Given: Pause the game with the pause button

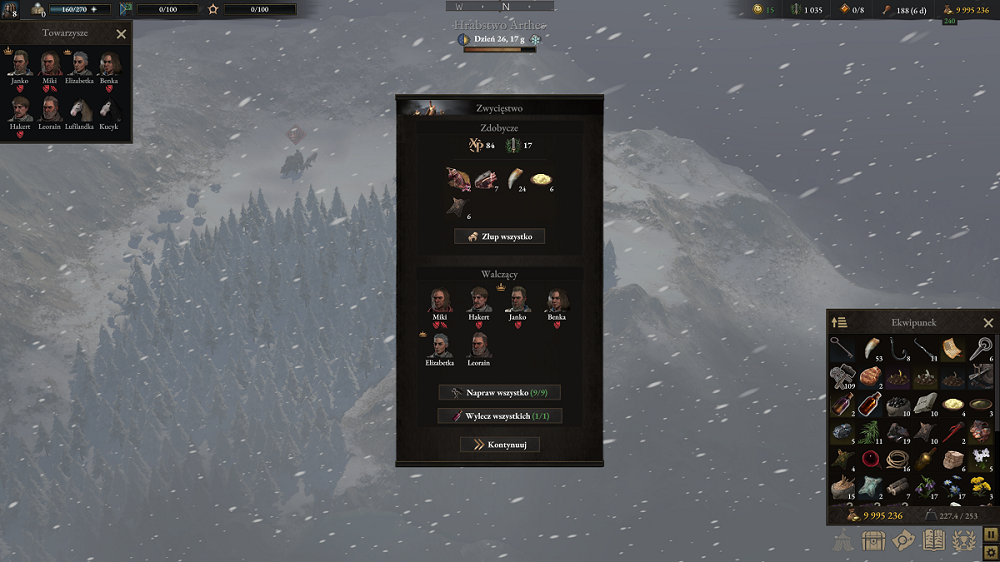Looking at the screenshot, I should pyautogui.click(x=989, y=535).
